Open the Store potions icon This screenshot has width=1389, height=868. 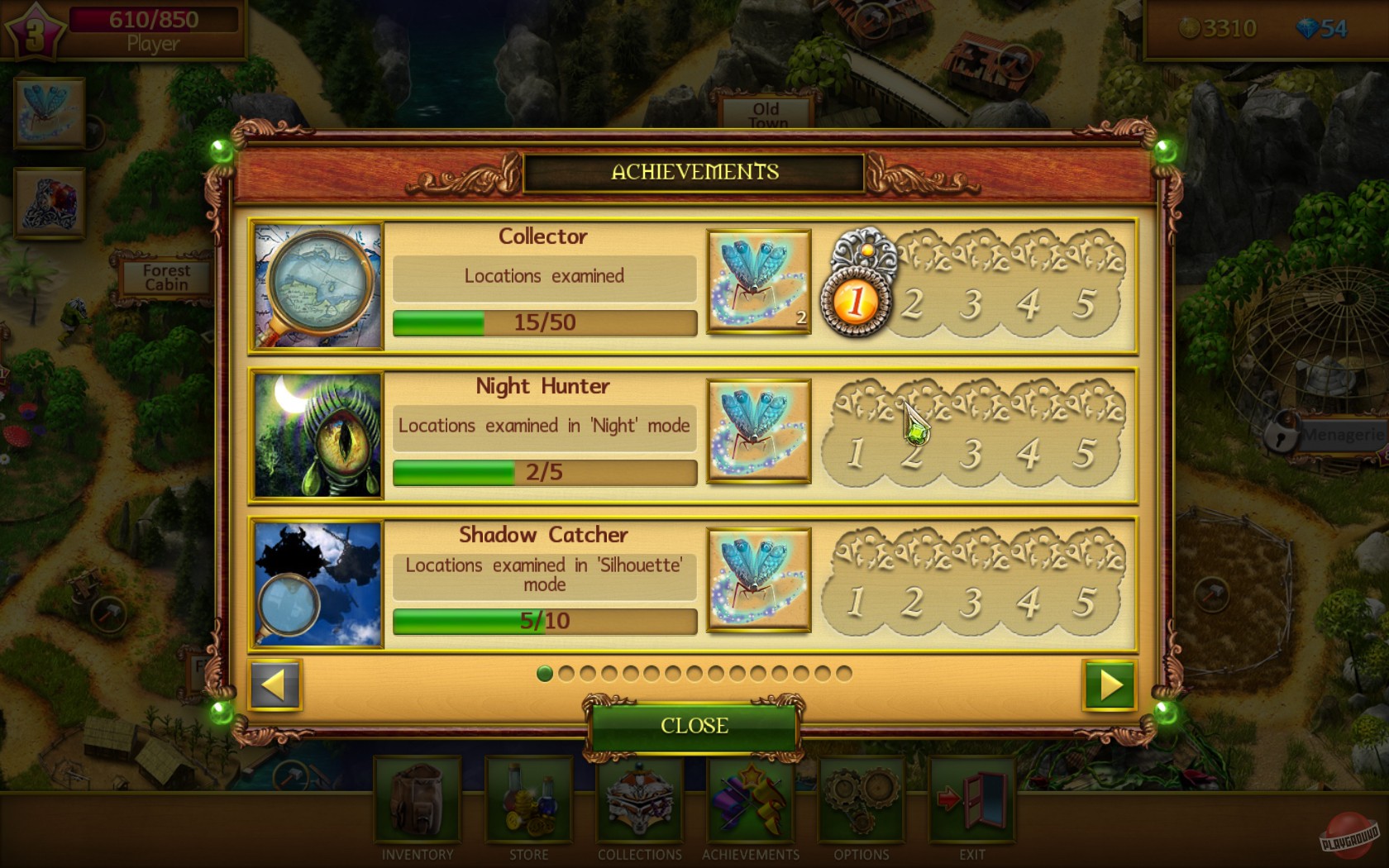point(527,800)
